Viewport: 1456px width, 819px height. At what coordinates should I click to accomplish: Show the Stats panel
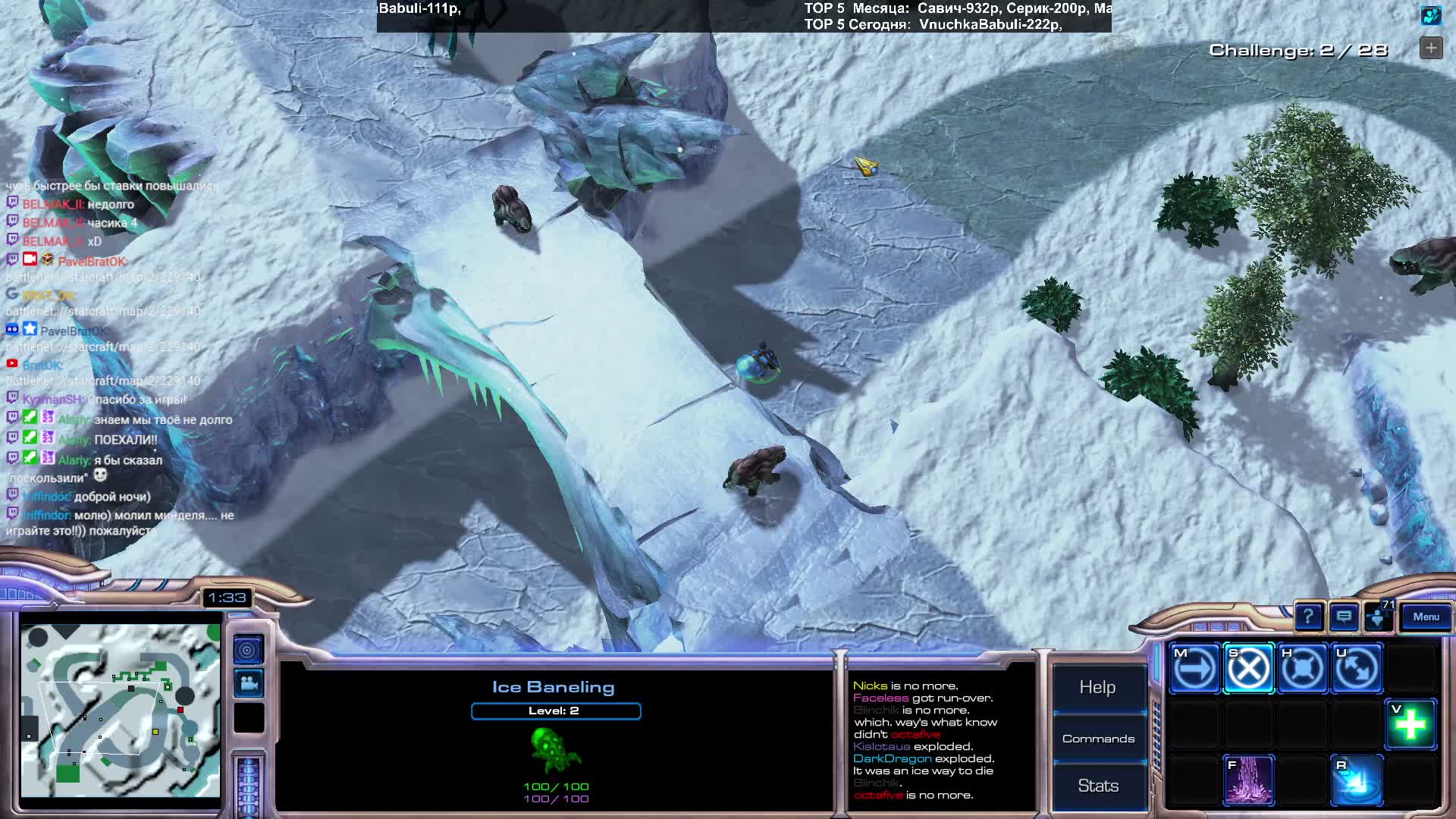(1098, 786)
